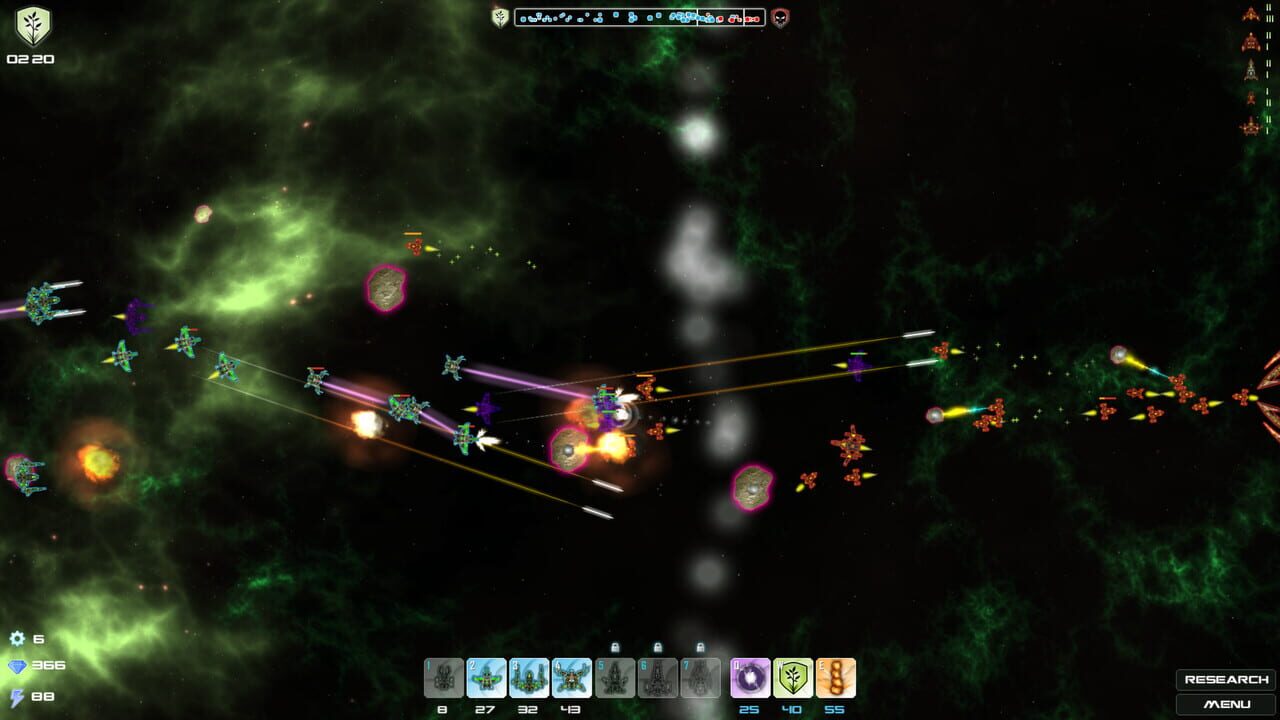Click the padlock above locked slot 6

point(658,646)
